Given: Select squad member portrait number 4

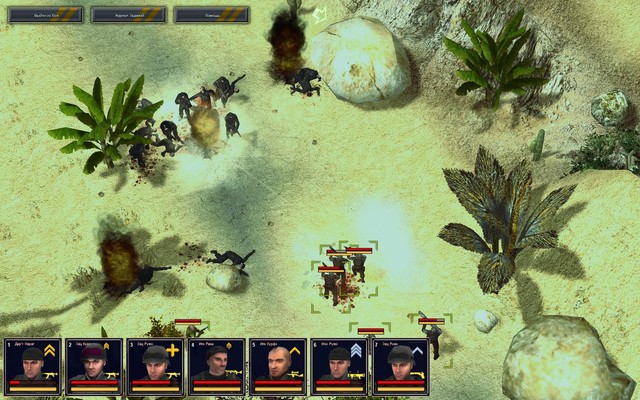Looking at the screenshot, I should click(216, 366).
